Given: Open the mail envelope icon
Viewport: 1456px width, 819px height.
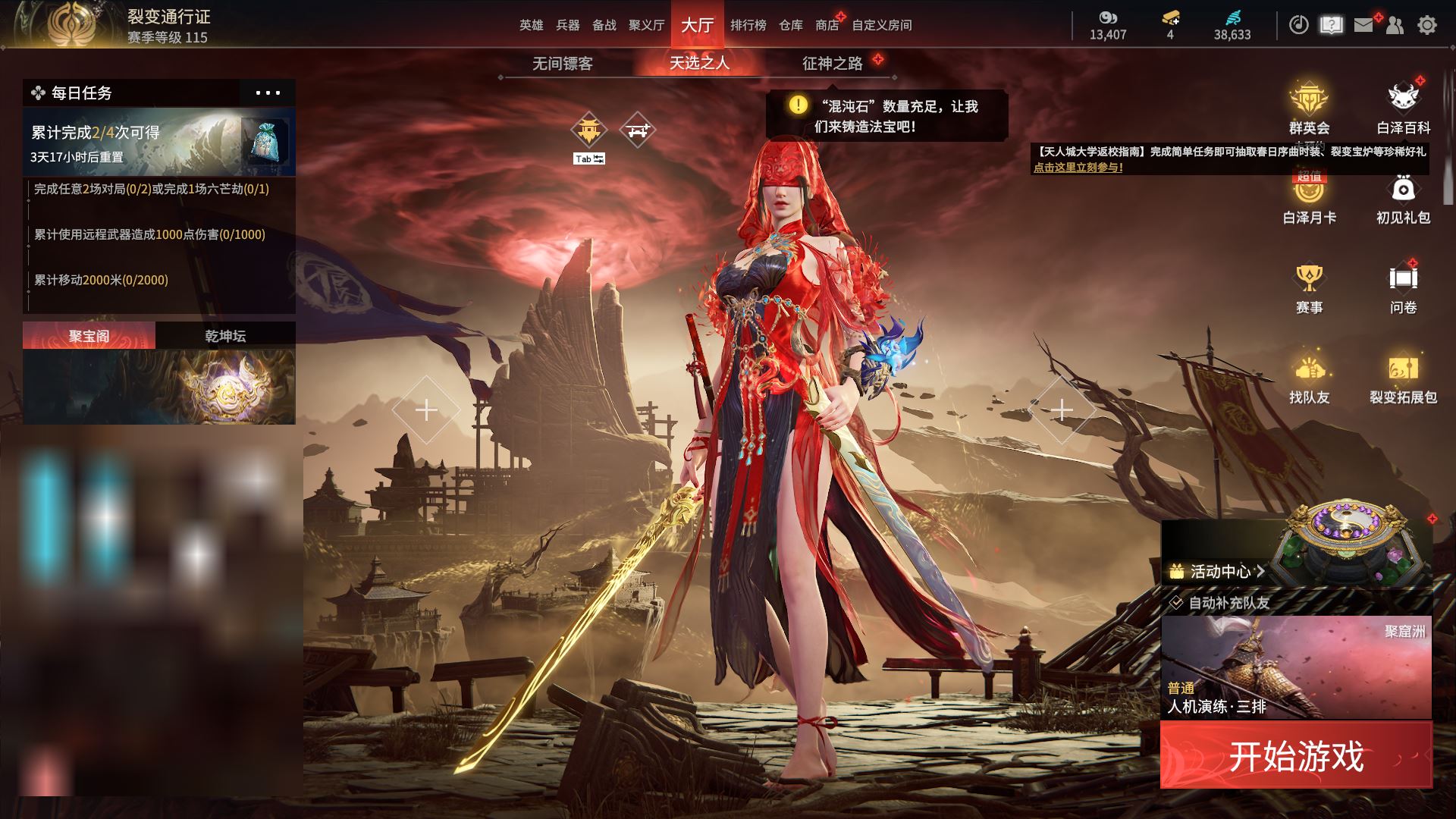Looking at the screenshot, I should 1363,25.
